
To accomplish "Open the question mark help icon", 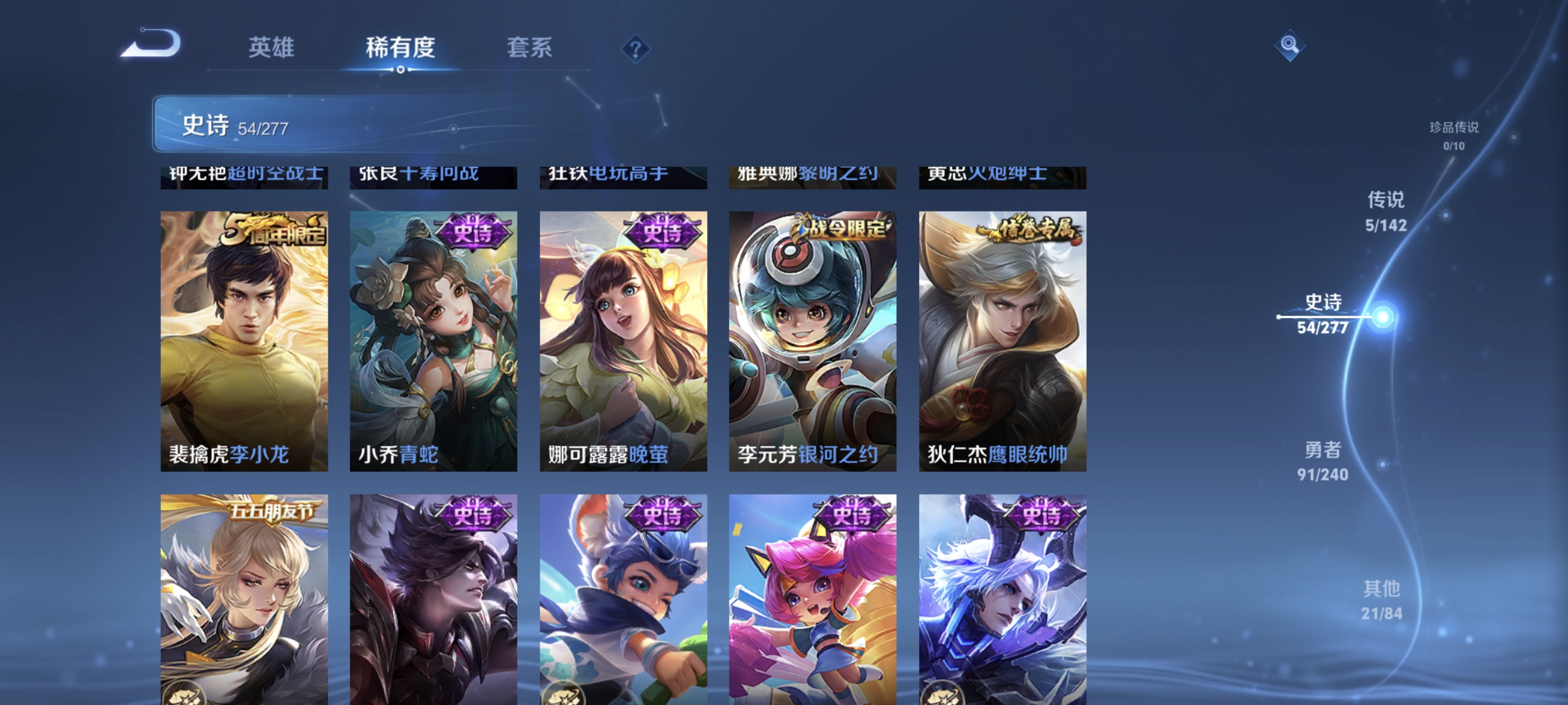I will tap(635, 50).
